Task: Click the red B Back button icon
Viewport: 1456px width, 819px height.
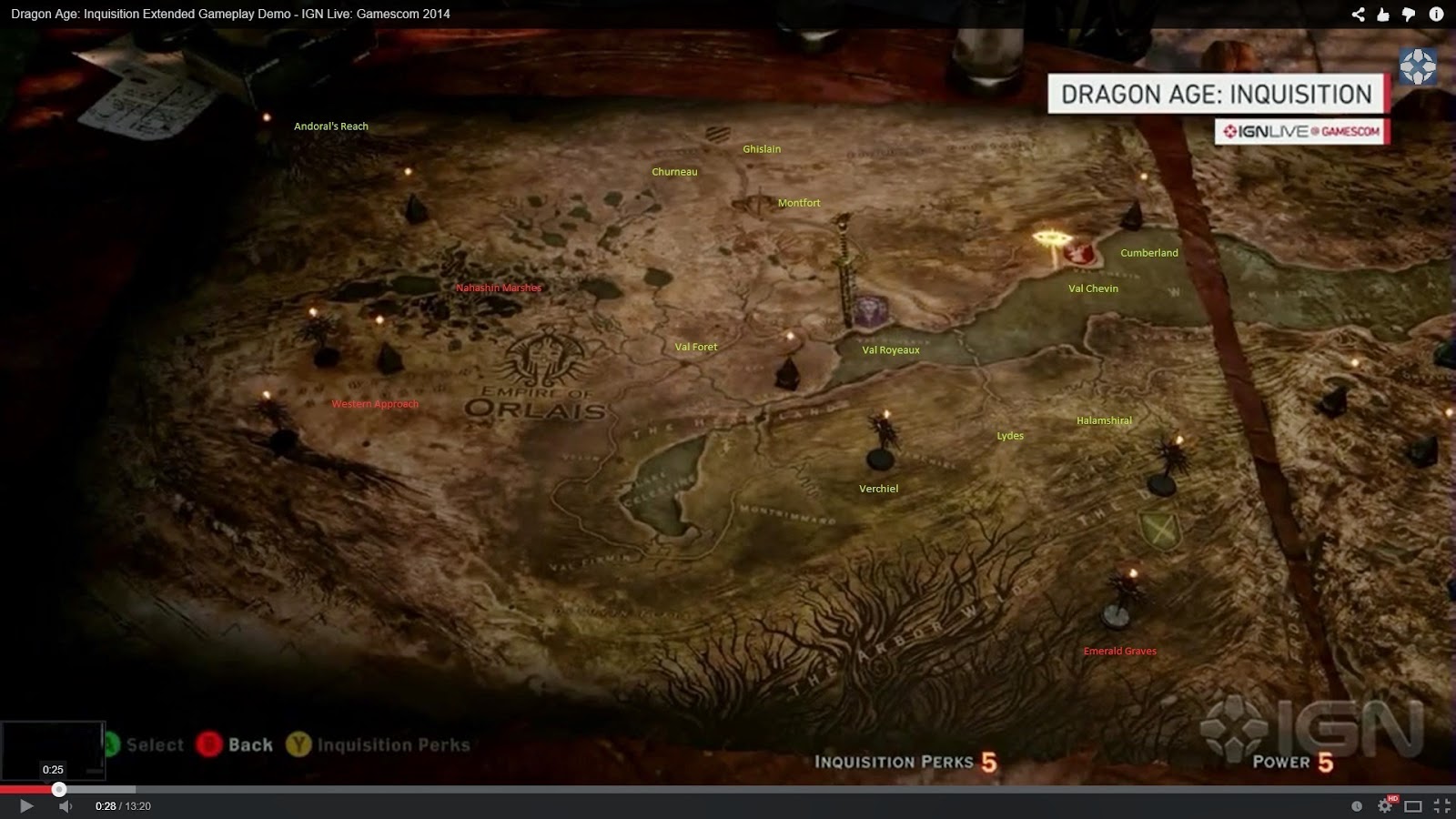Action: 211,744
